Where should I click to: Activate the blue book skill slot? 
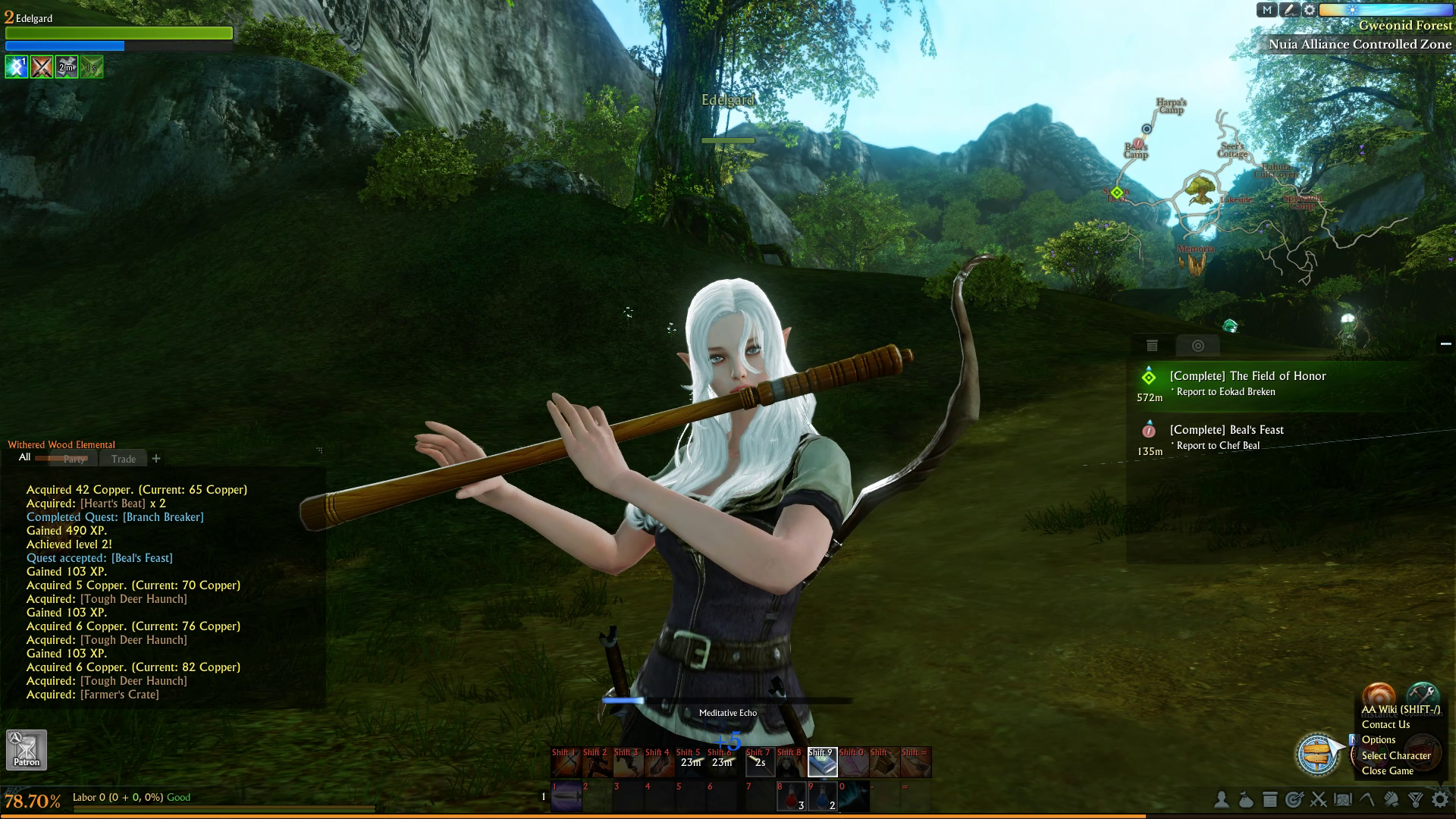click(x=822, y=762)
